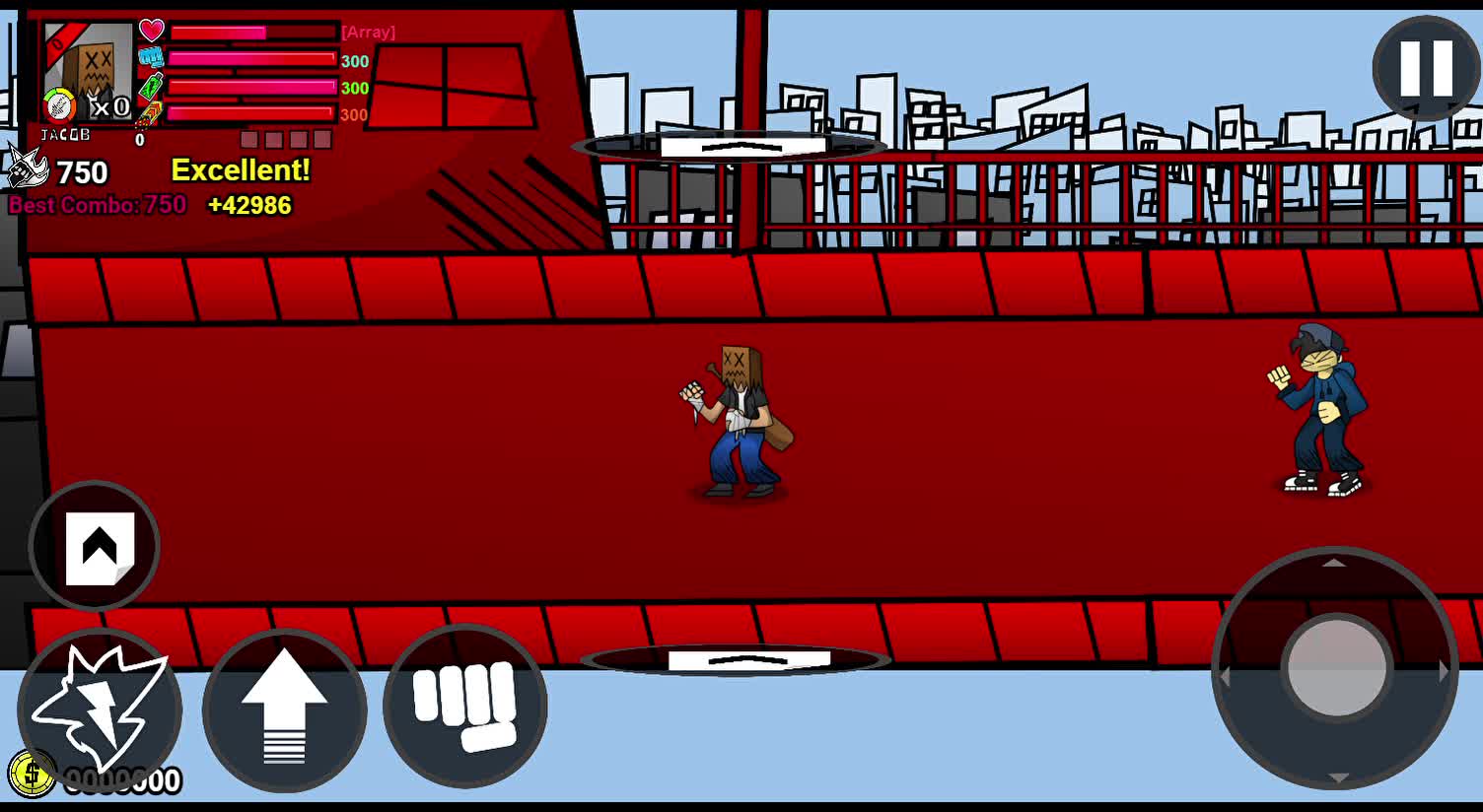Click the Excellent! rating text
1483x812 pixels.
coord(243,169)
